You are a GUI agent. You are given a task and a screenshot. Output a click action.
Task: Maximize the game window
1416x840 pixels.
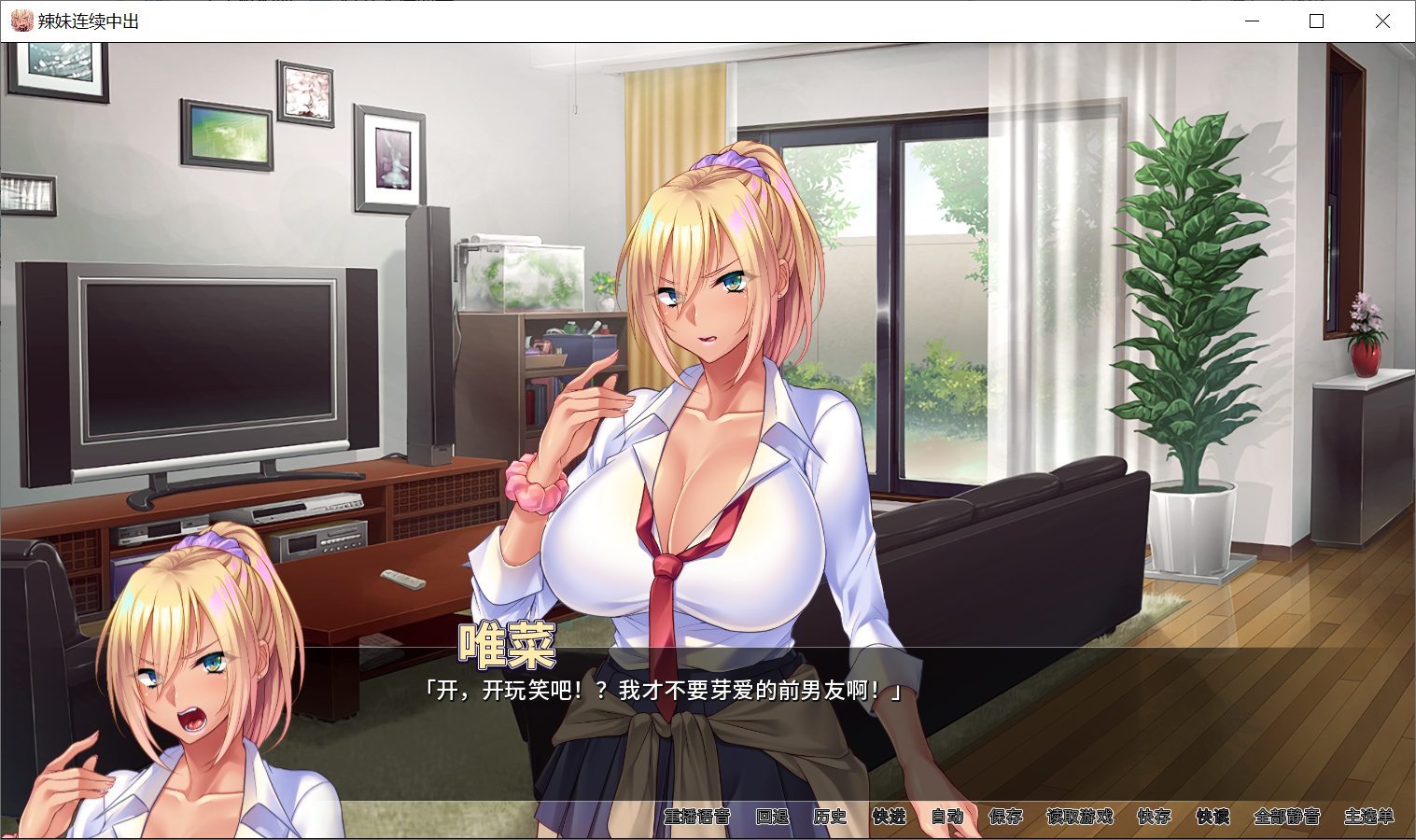(1316, 21)
